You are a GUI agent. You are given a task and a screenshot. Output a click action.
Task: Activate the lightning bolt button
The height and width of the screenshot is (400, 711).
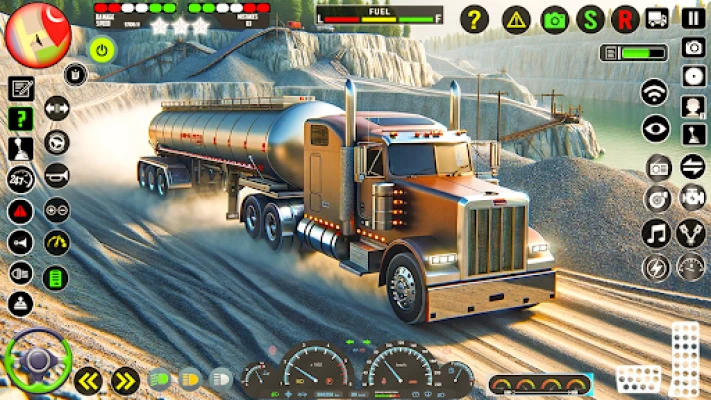[x=656, y=268]
